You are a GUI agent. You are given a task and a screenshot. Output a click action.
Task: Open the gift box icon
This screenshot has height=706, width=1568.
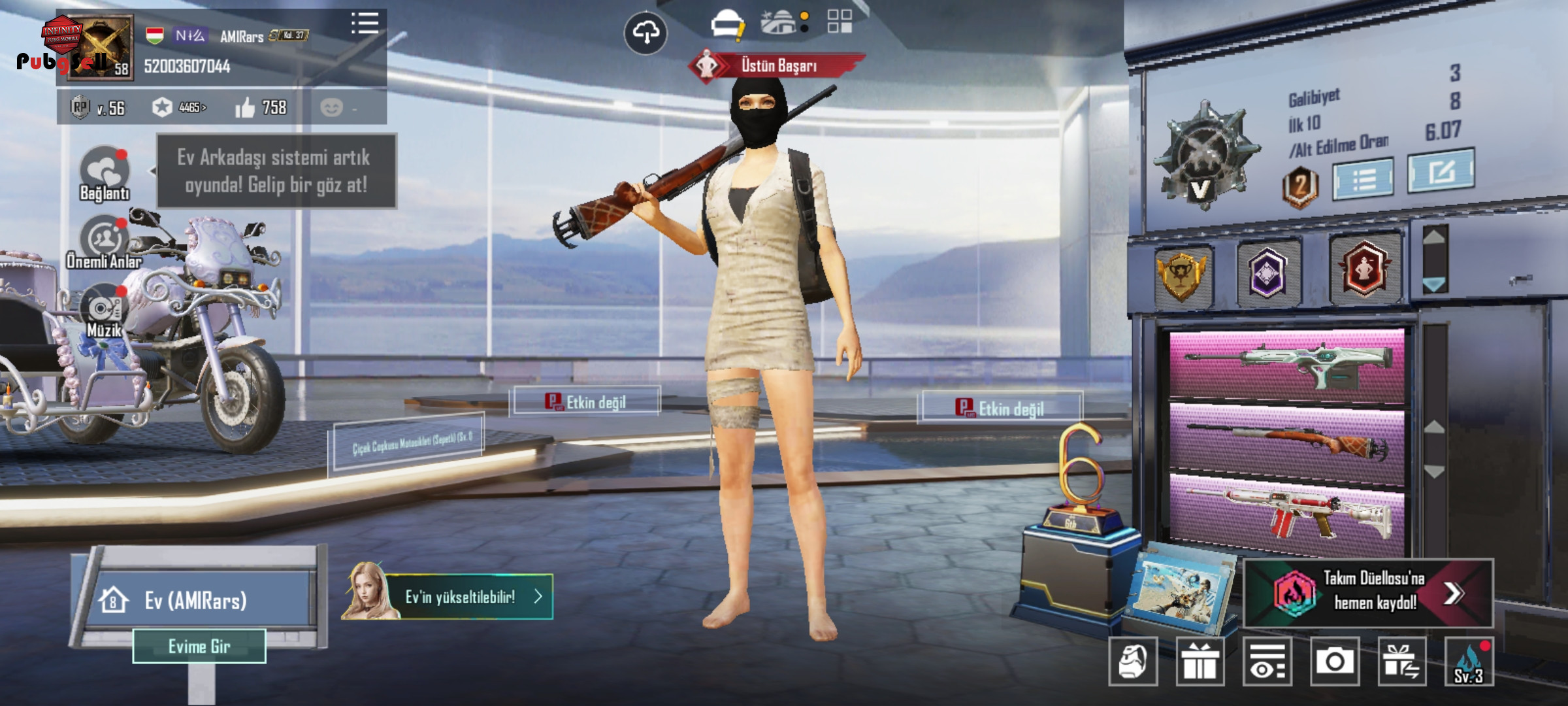(x=1200, y=662)
